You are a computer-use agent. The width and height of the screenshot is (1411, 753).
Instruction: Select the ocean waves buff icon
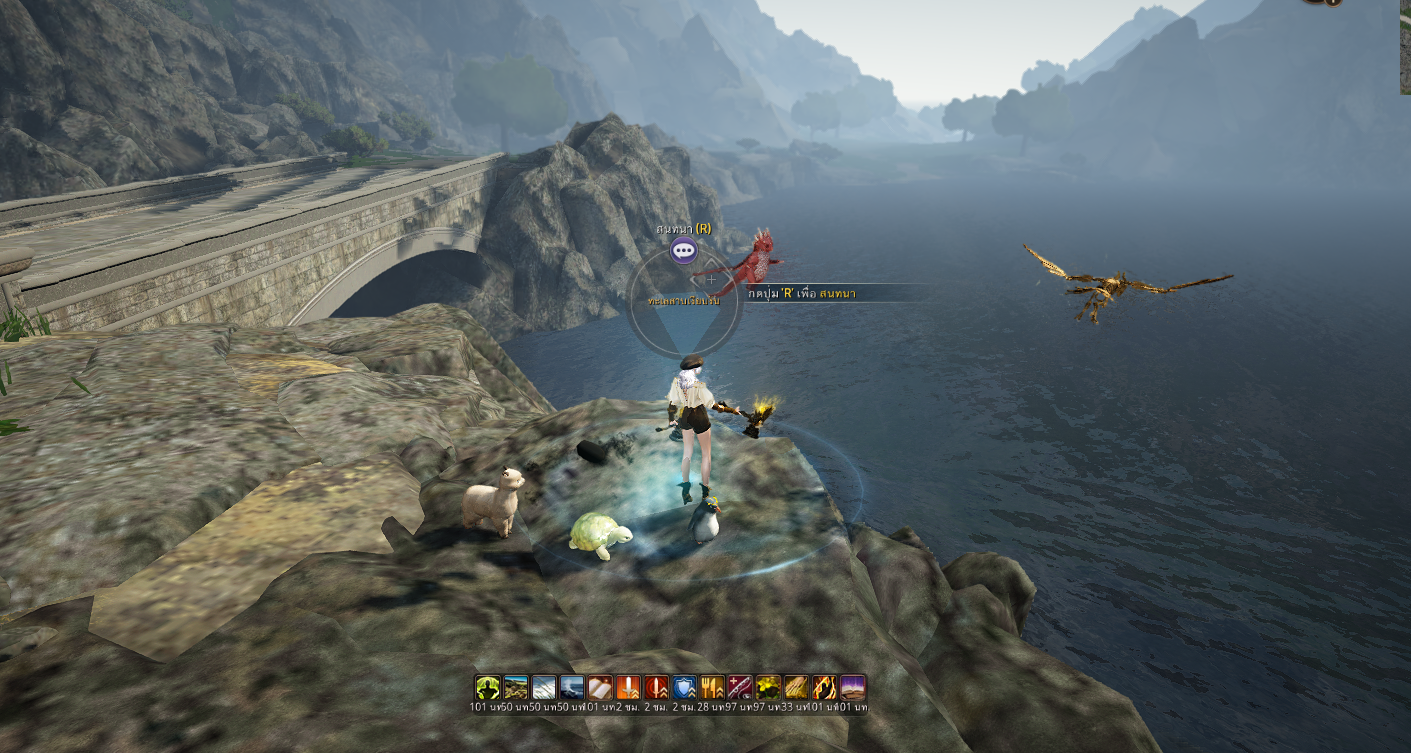[x=572, y=687]
